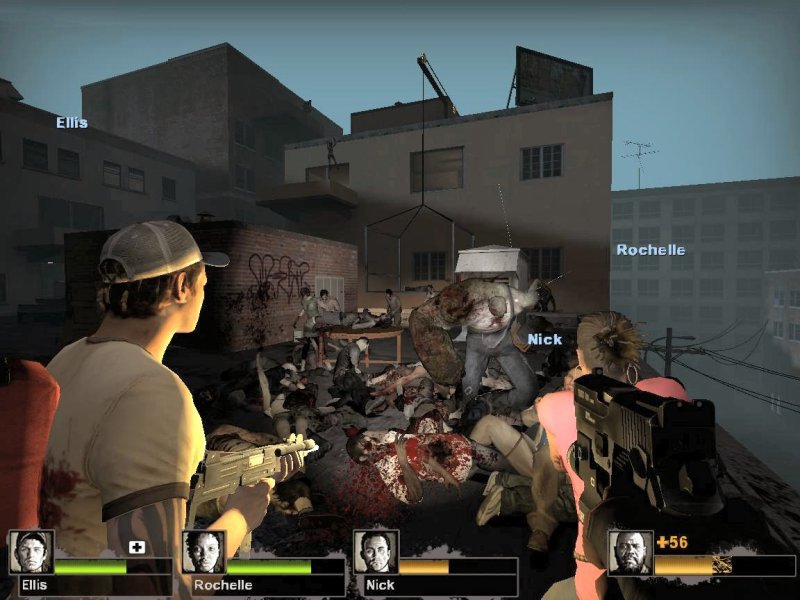Click the first aid kit icon on Ellis's panel

pos(137,548)
